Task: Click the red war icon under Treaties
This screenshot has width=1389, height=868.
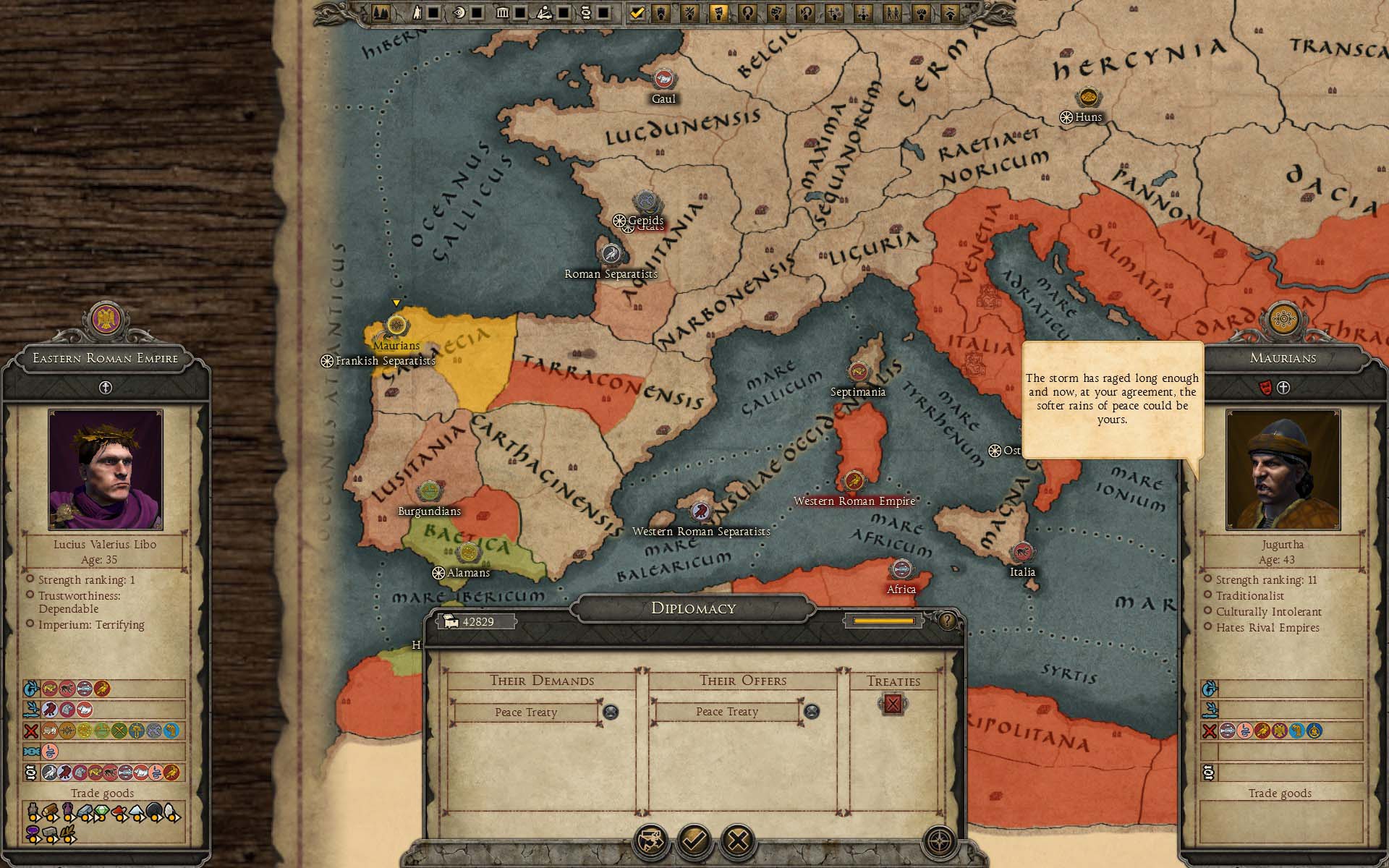Action: tap(893, 704)
